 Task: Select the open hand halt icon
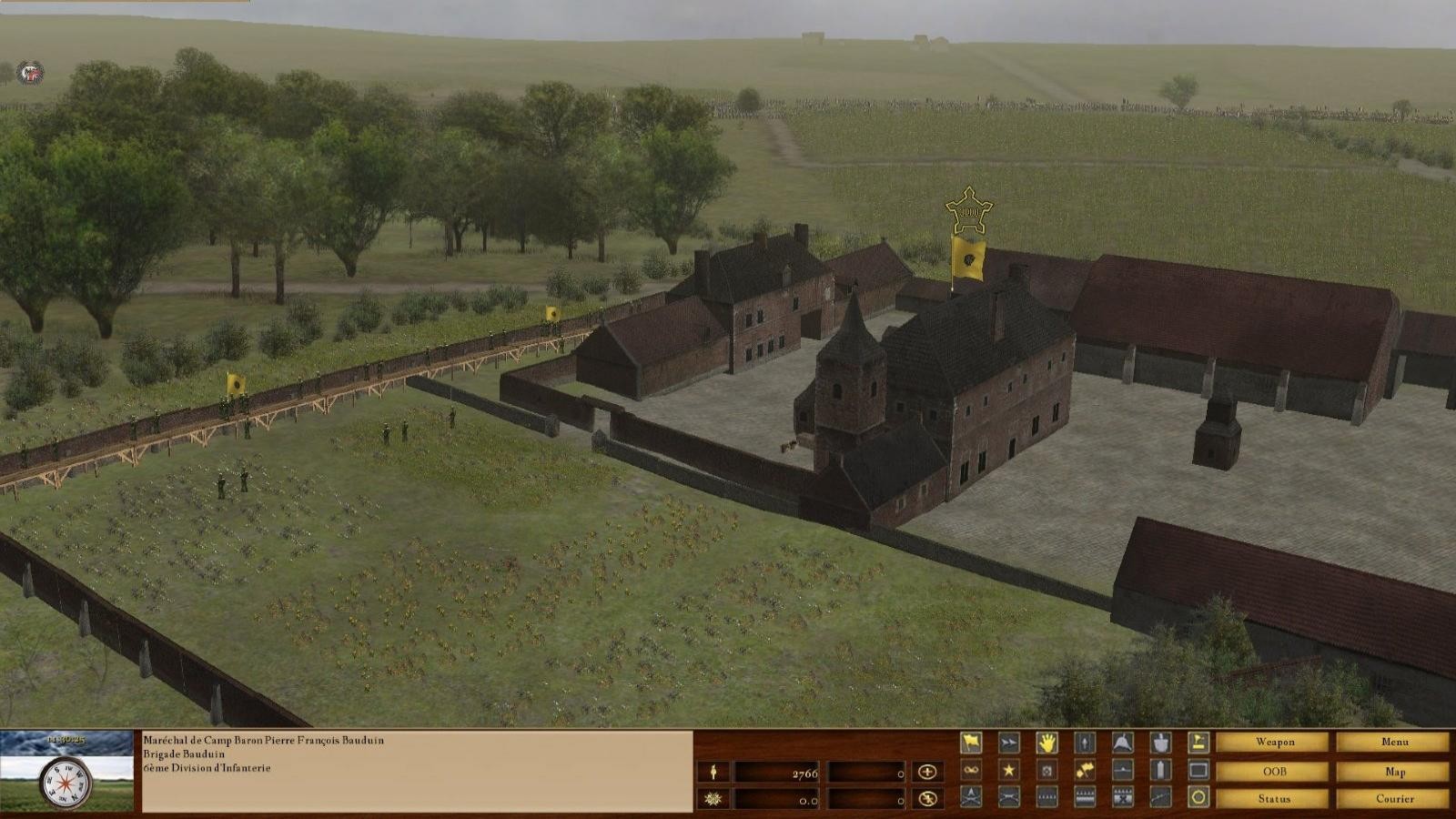(x=1047, y=743)
